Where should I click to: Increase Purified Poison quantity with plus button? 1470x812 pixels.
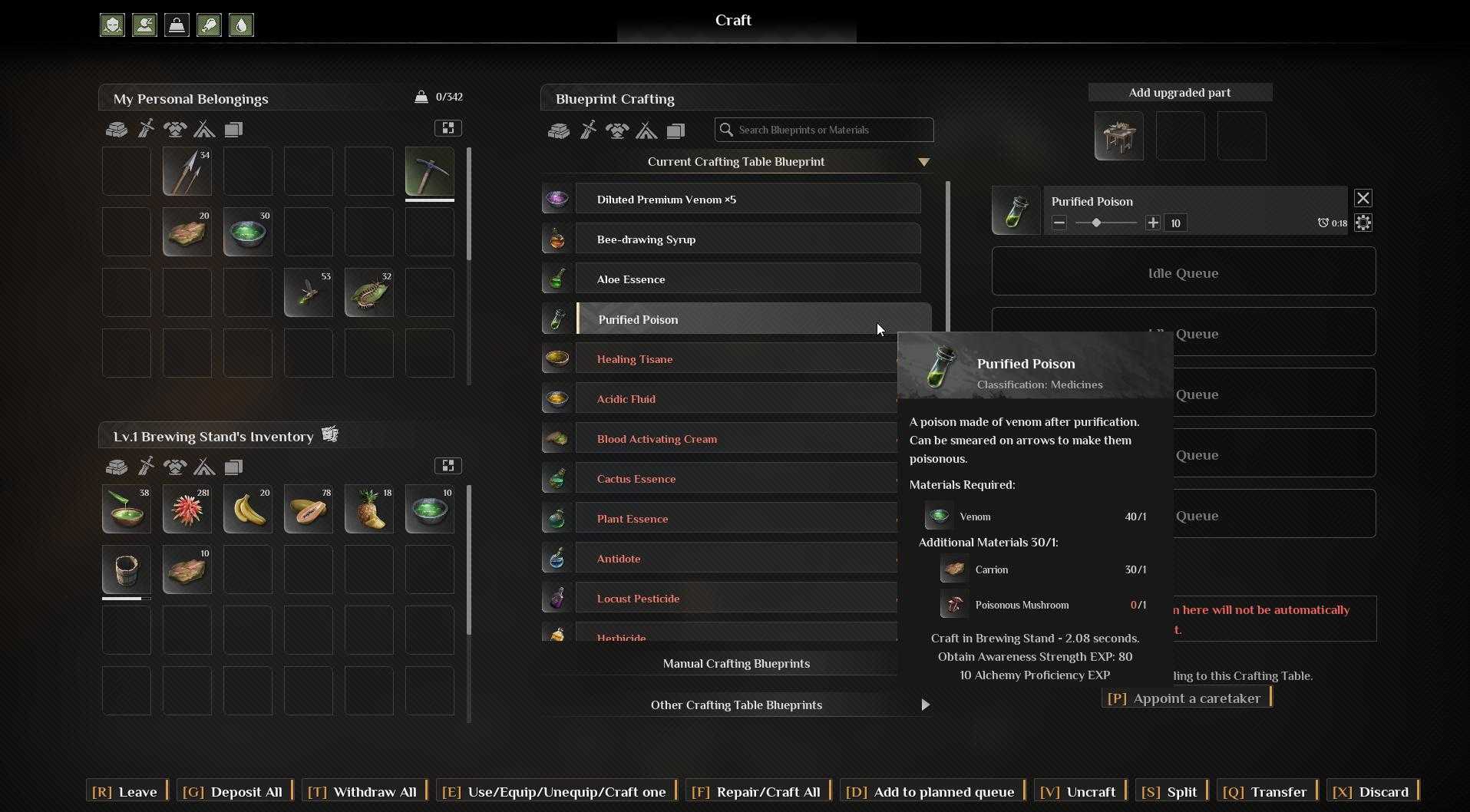click(1152, 223)
